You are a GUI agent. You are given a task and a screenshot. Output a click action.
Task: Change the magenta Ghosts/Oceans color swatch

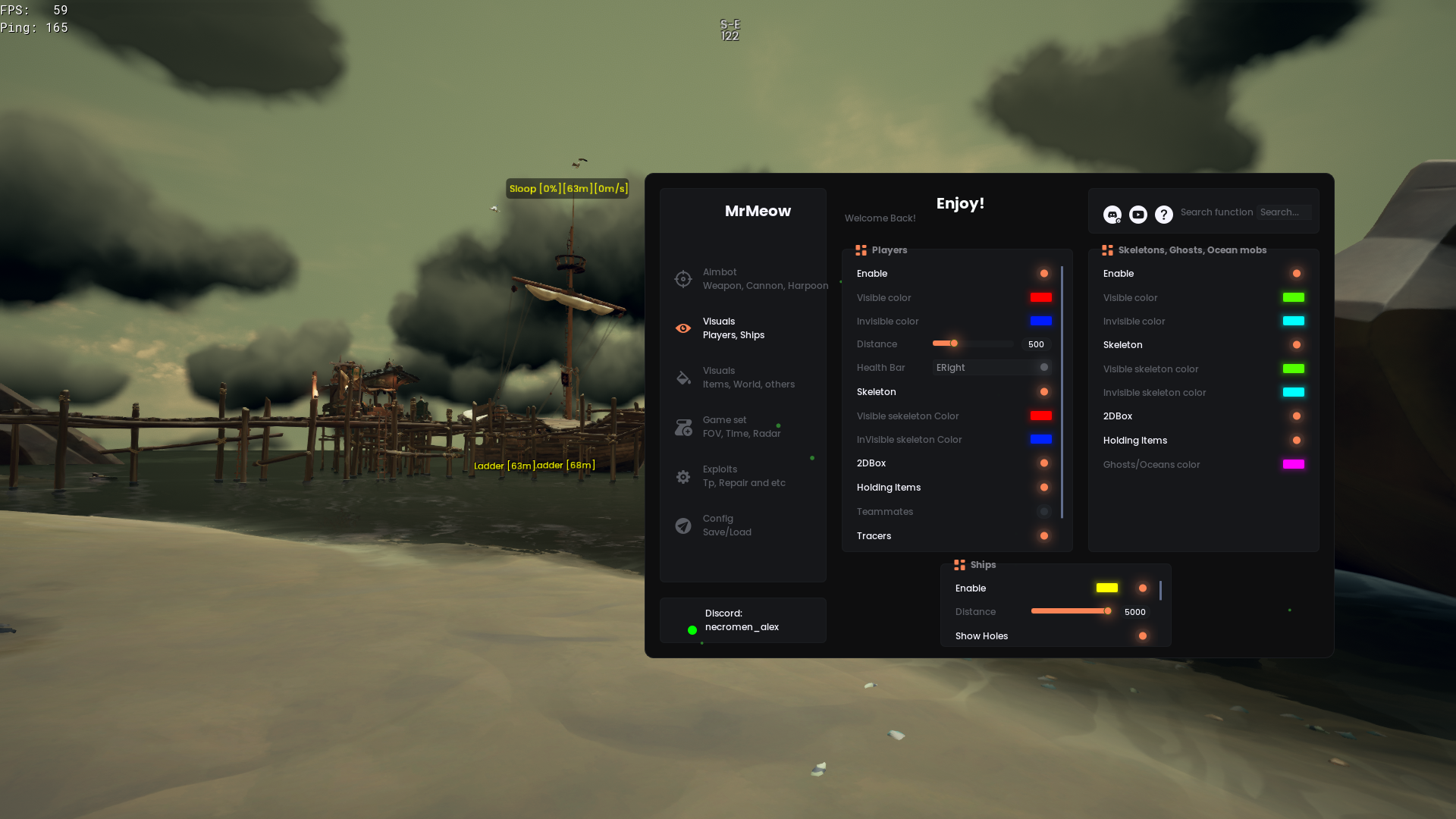[x=1294, y=464]
